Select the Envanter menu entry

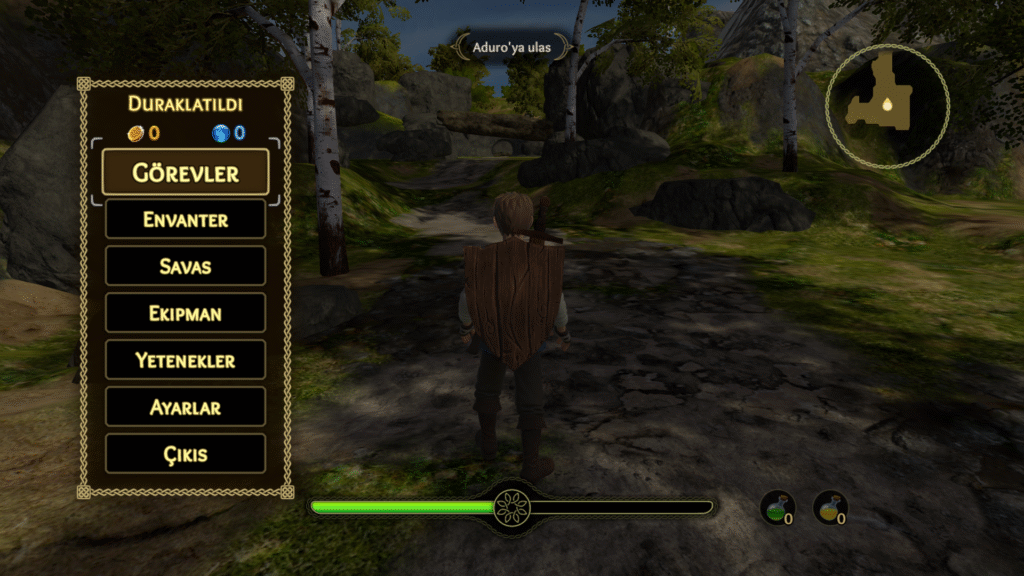tap(185, 219)
